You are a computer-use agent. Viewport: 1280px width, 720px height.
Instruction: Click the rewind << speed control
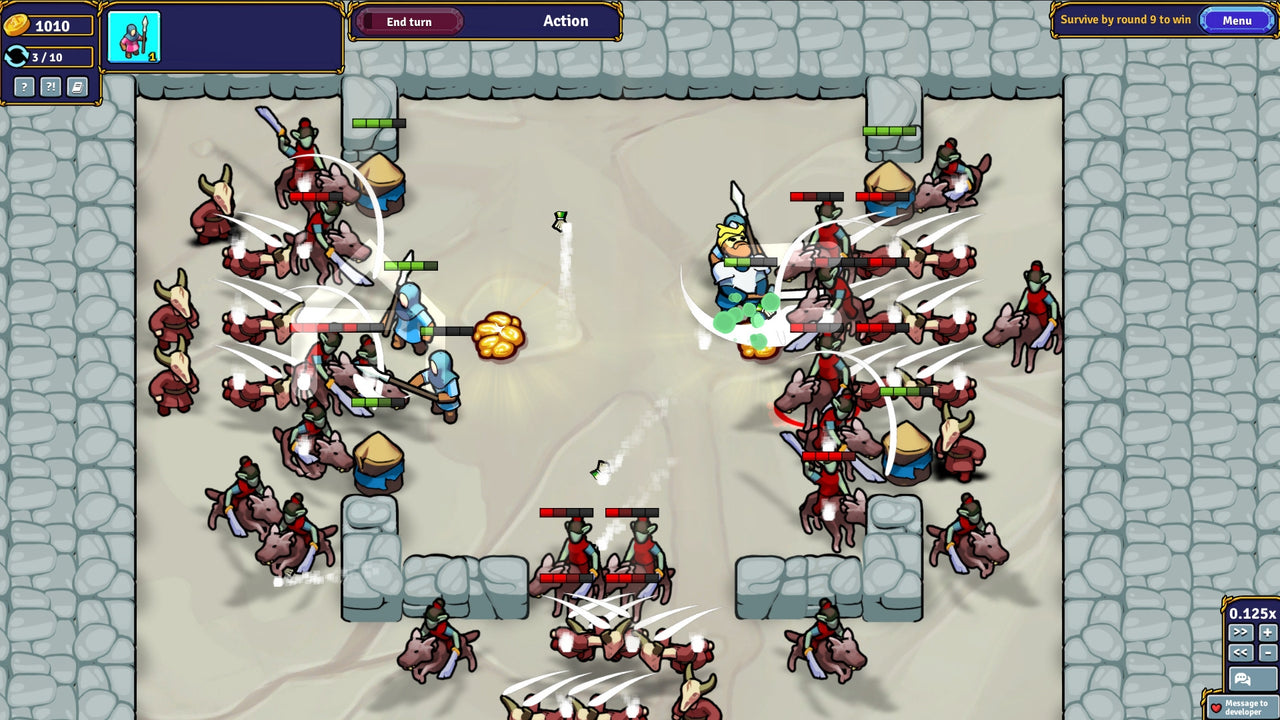pyautogui.click(x=1241, y=652)
